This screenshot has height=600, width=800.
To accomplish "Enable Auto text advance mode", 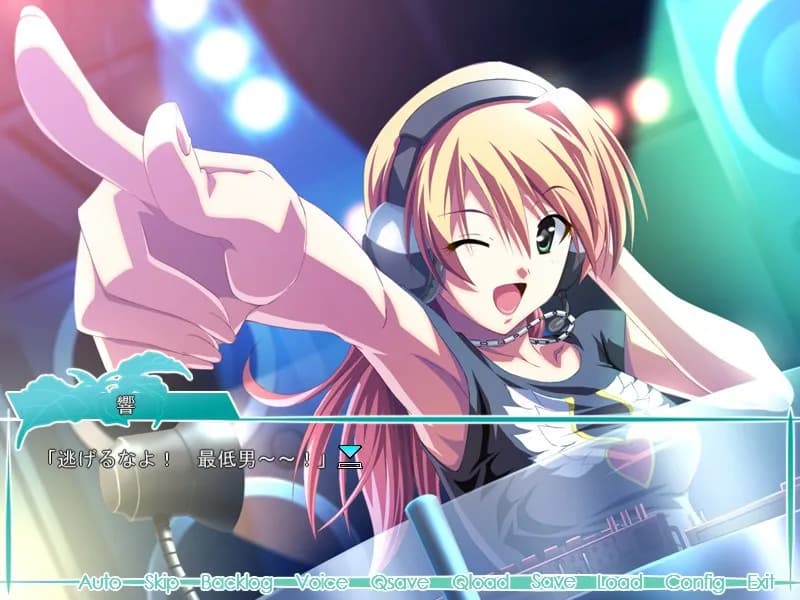I will click(x=99, y=582).
